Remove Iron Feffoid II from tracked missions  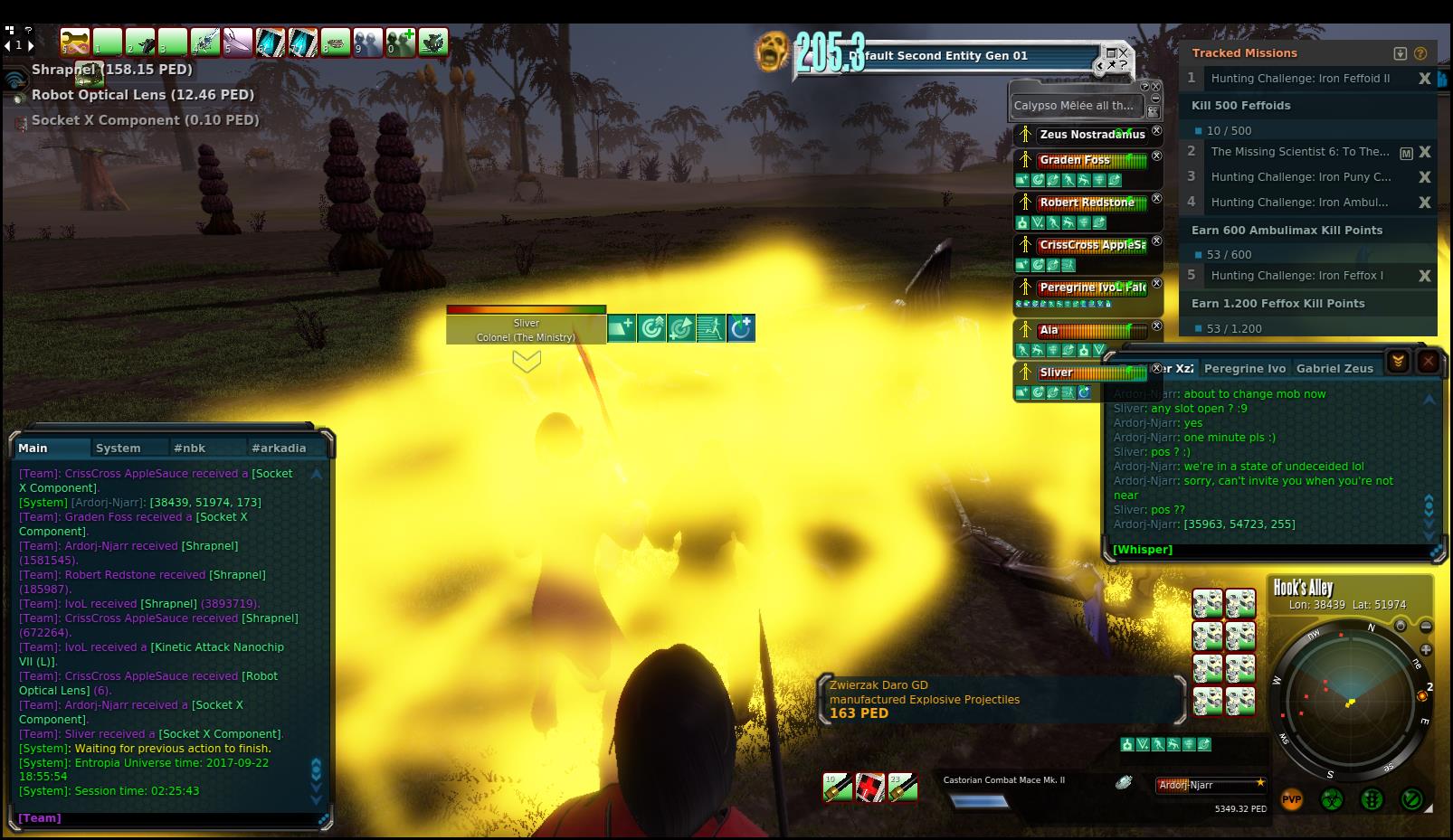coord(1424,79)
